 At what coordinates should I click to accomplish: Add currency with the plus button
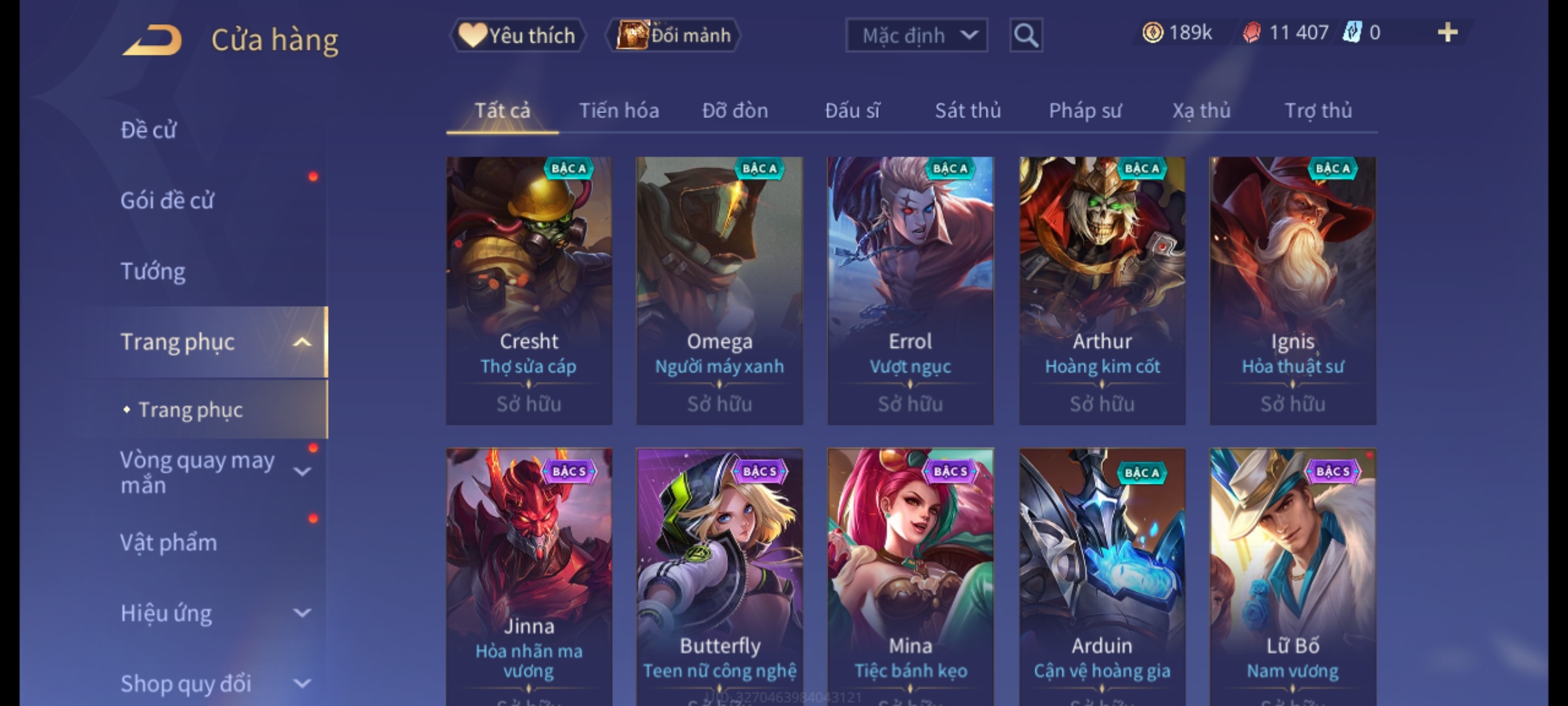click(x=1447, y=33)
